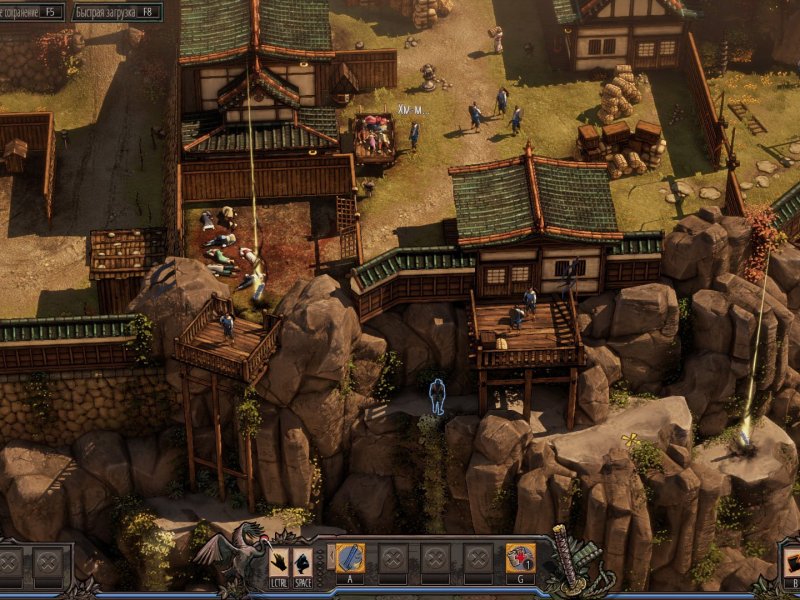The height and width of the screenshot is (600, 800).
Task: Choose the blue ability in slot A
Action: click(350, 558)
